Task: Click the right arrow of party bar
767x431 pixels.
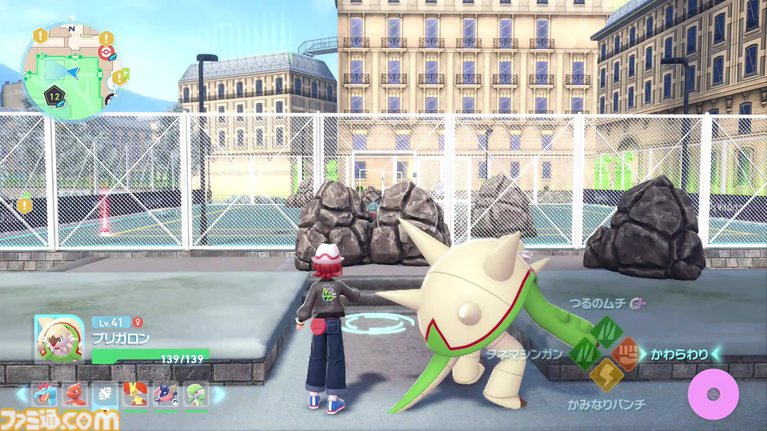Action: [x=220, y=394]
